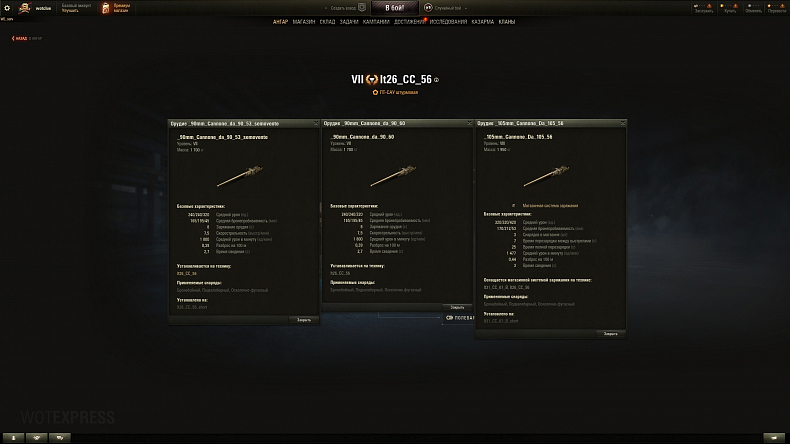Click the Базовый аккаунt premium status button
The height and width of the screenshot is (444, 790).
click(x=77, y=7)
